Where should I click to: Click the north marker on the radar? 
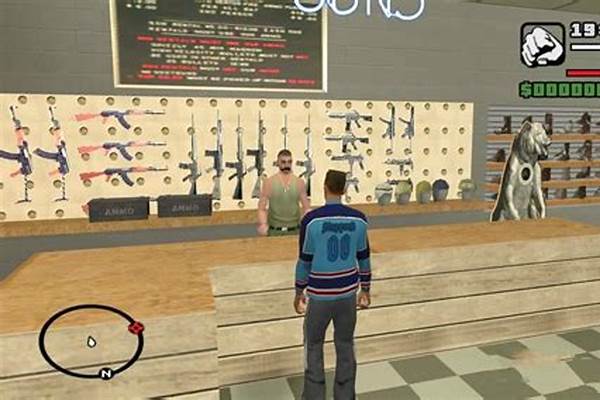[x=105, y=374]
